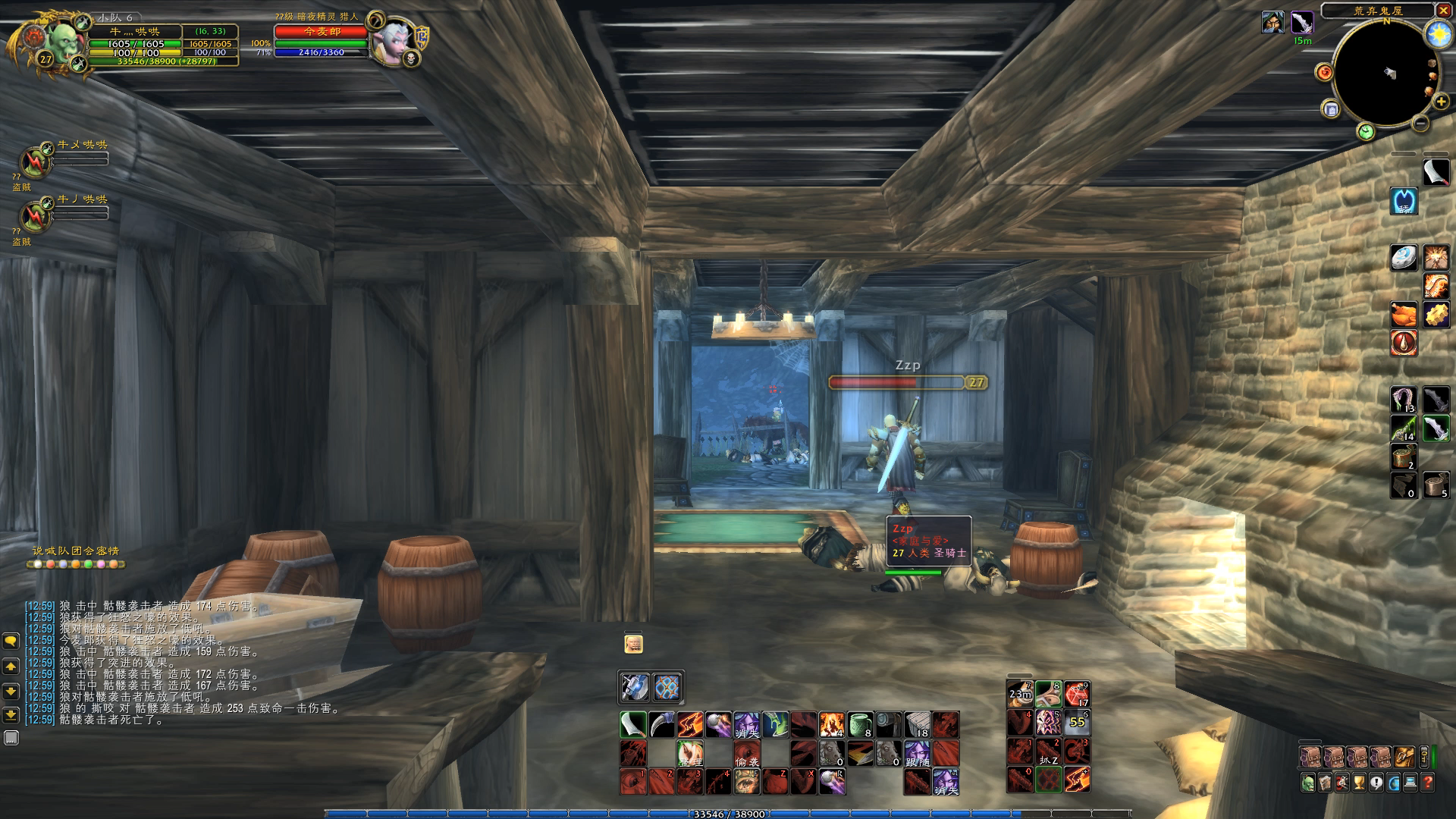Click the hooded rogue stealth buff icon
The height and width of the screenshot is (819, 1456).
(1273, 23)
